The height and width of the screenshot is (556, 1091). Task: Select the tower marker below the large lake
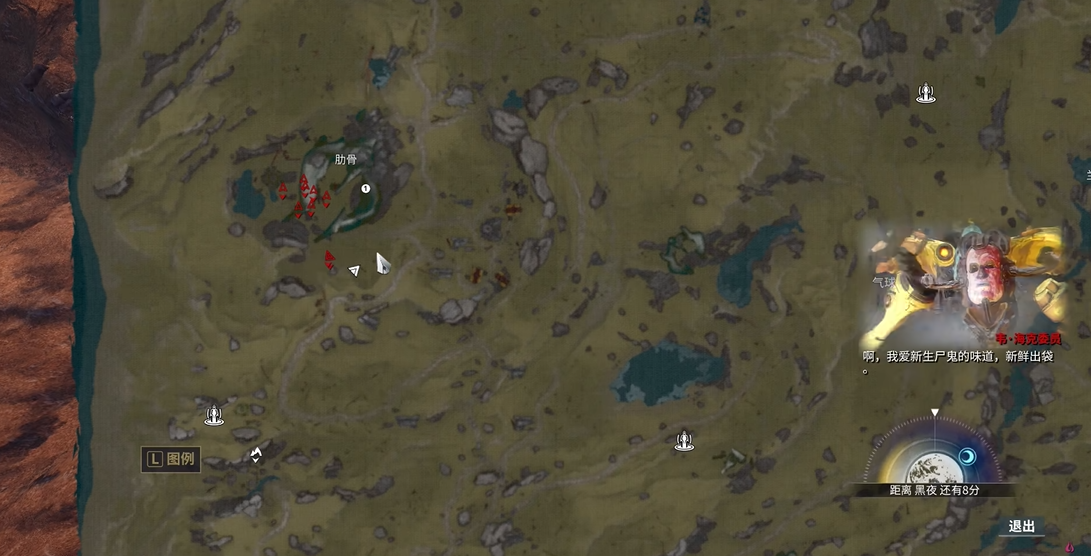tap(684, 439)
